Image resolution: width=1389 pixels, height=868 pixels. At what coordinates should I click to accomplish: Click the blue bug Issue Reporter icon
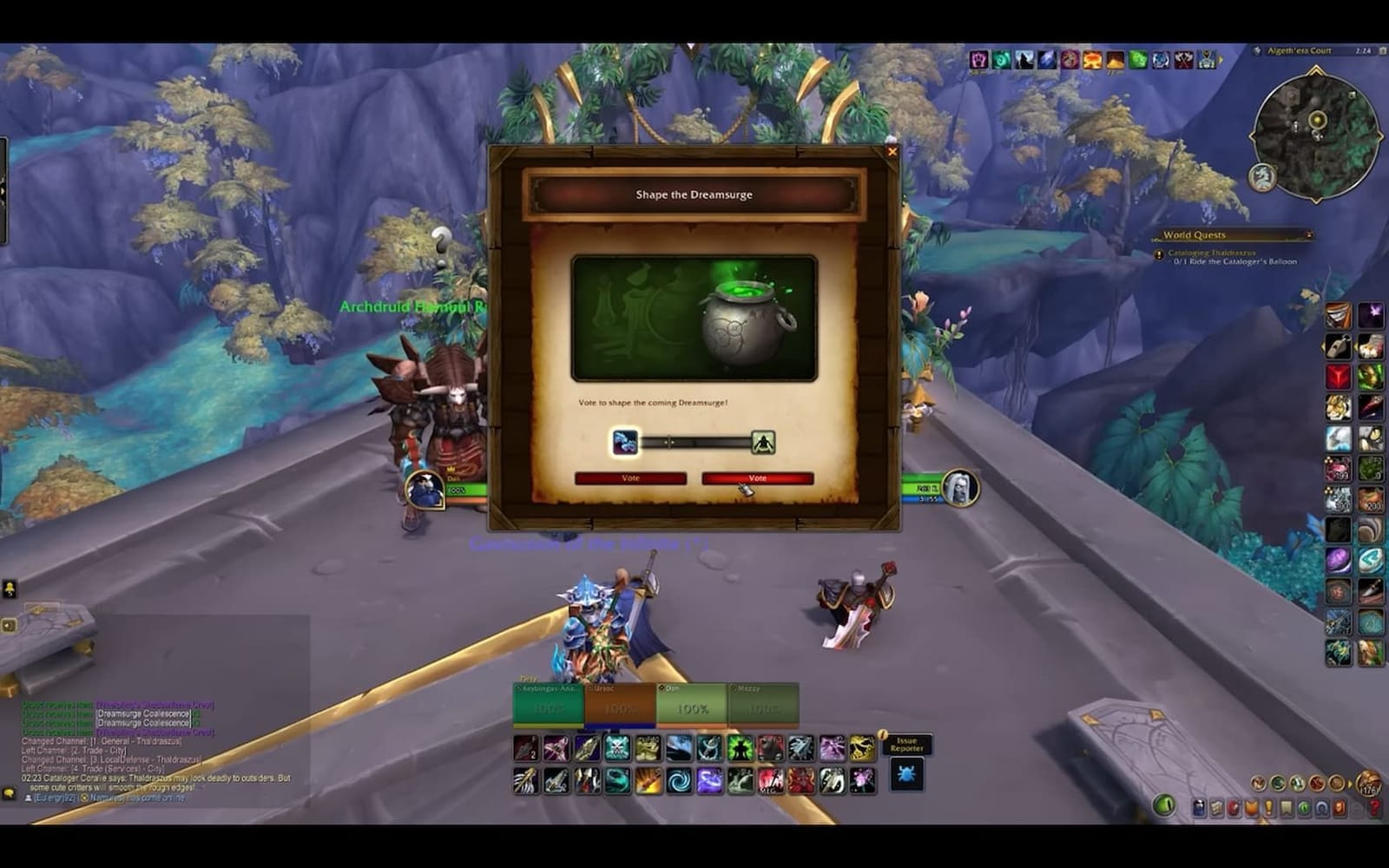[906, 775]
